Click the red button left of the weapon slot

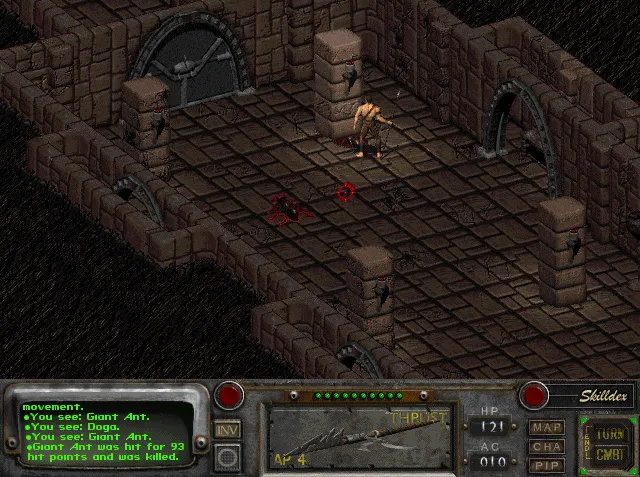tap(230, 395)
